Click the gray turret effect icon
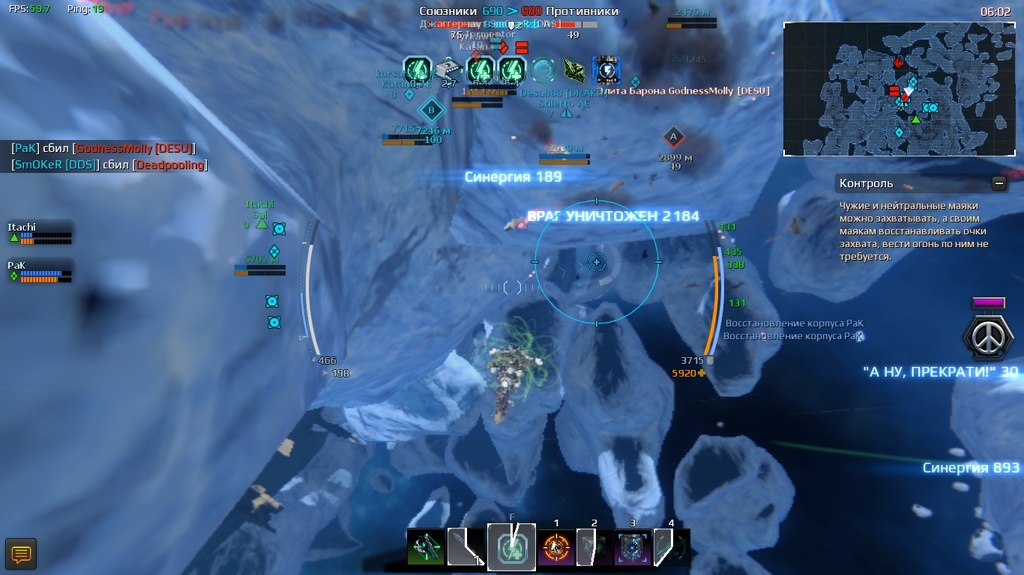 (x=448, y=70)
